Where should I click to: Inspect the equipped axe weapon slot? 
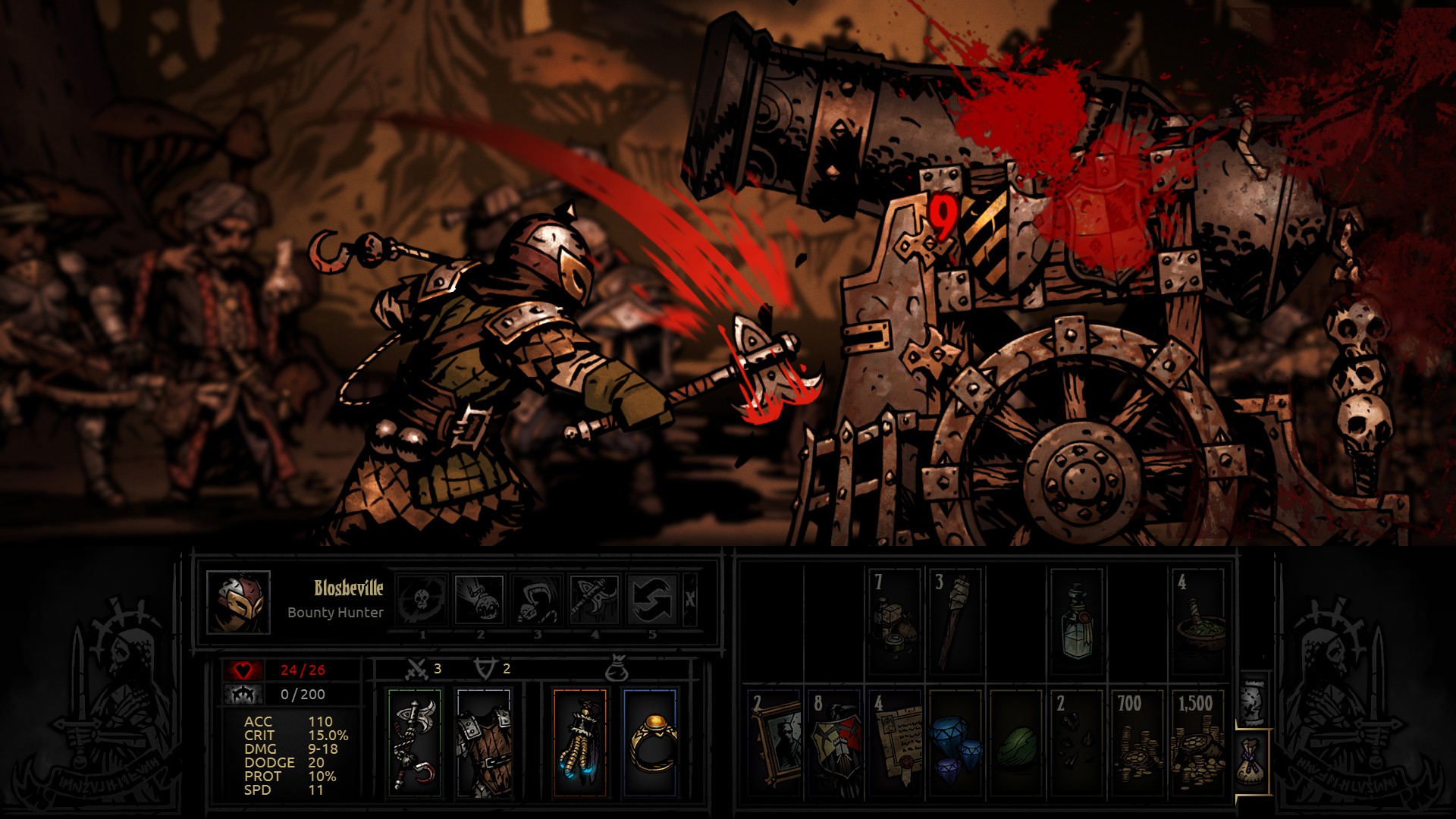point(414,742)
